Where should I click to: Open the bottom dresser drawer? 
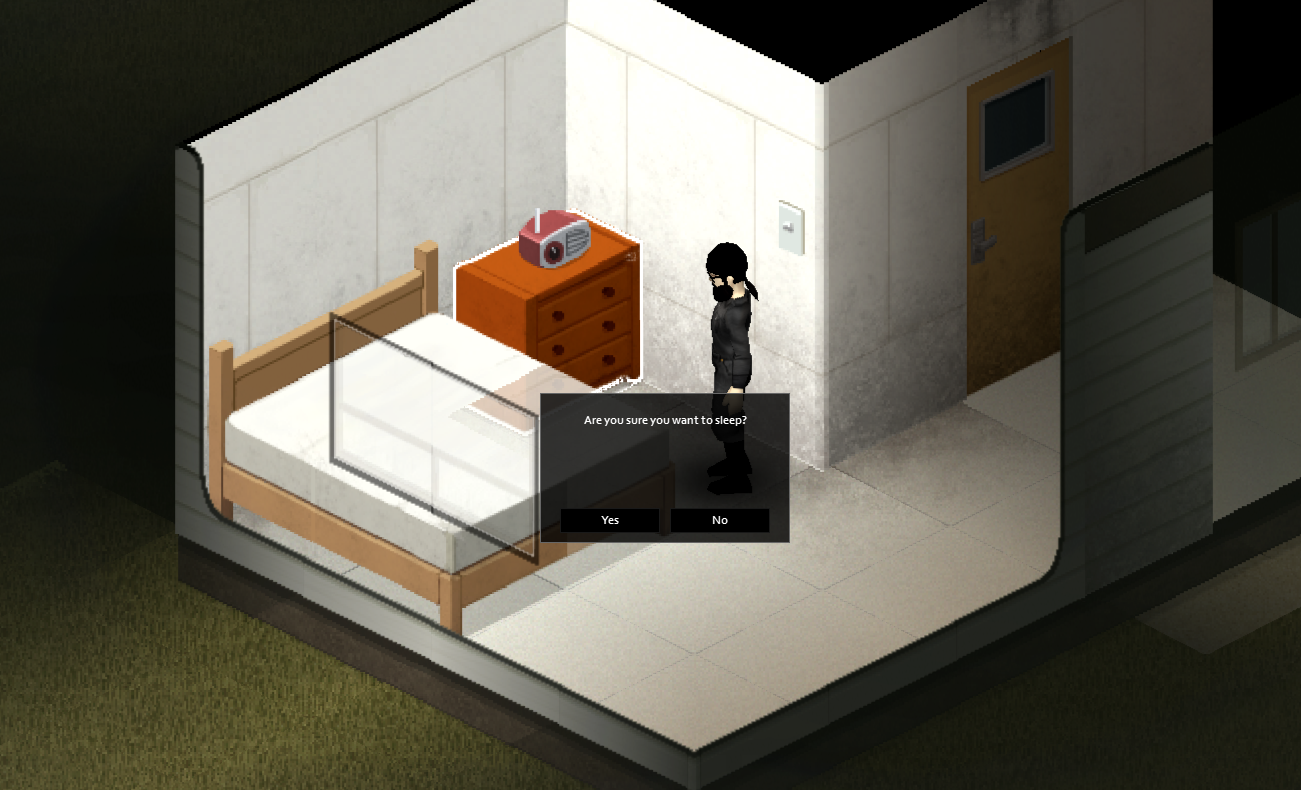(x=607, y=358)
